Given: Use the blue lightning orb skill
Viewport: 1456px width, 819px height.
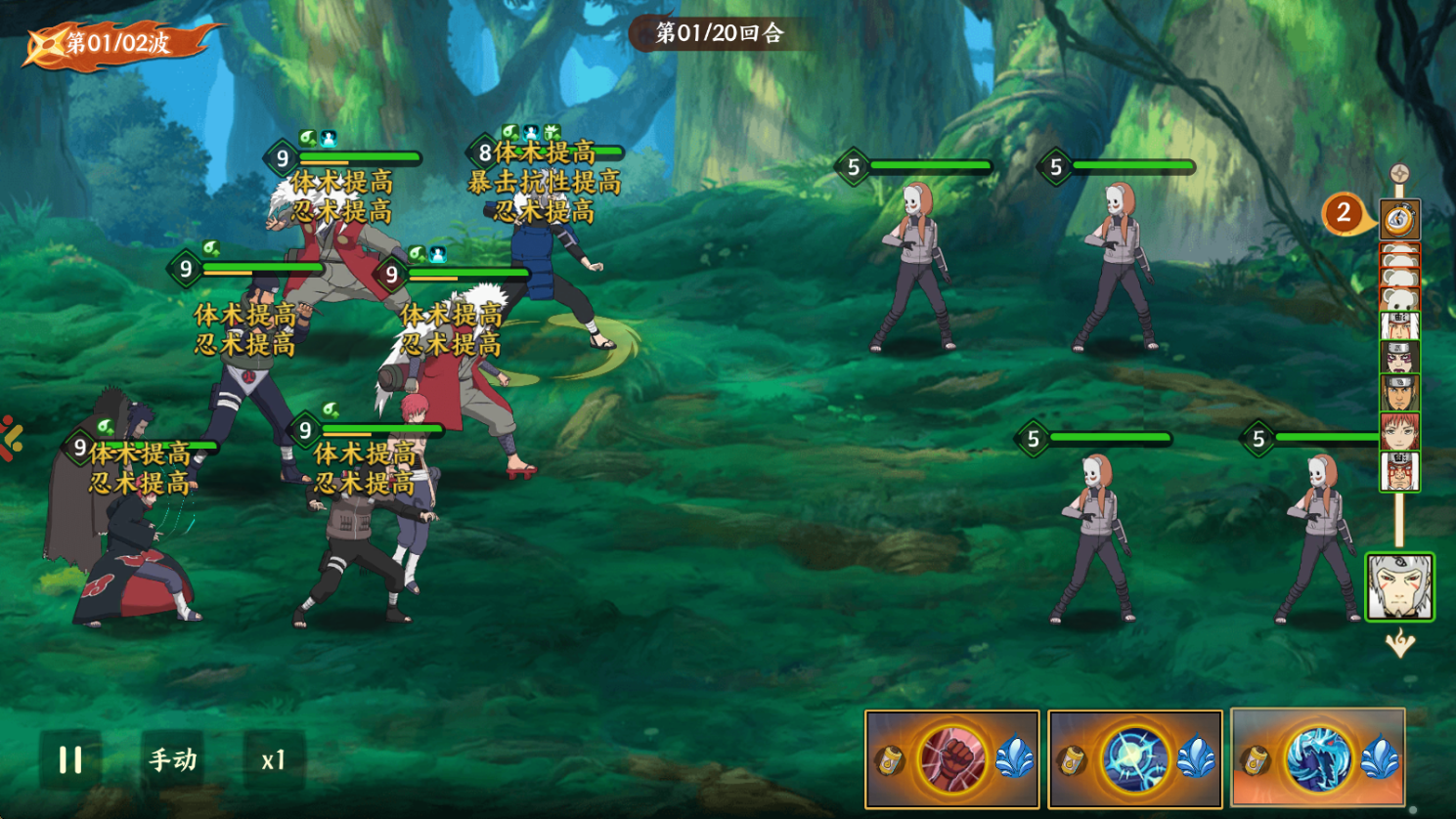Looking at the screenshot, I should (x=1134, y=759).
